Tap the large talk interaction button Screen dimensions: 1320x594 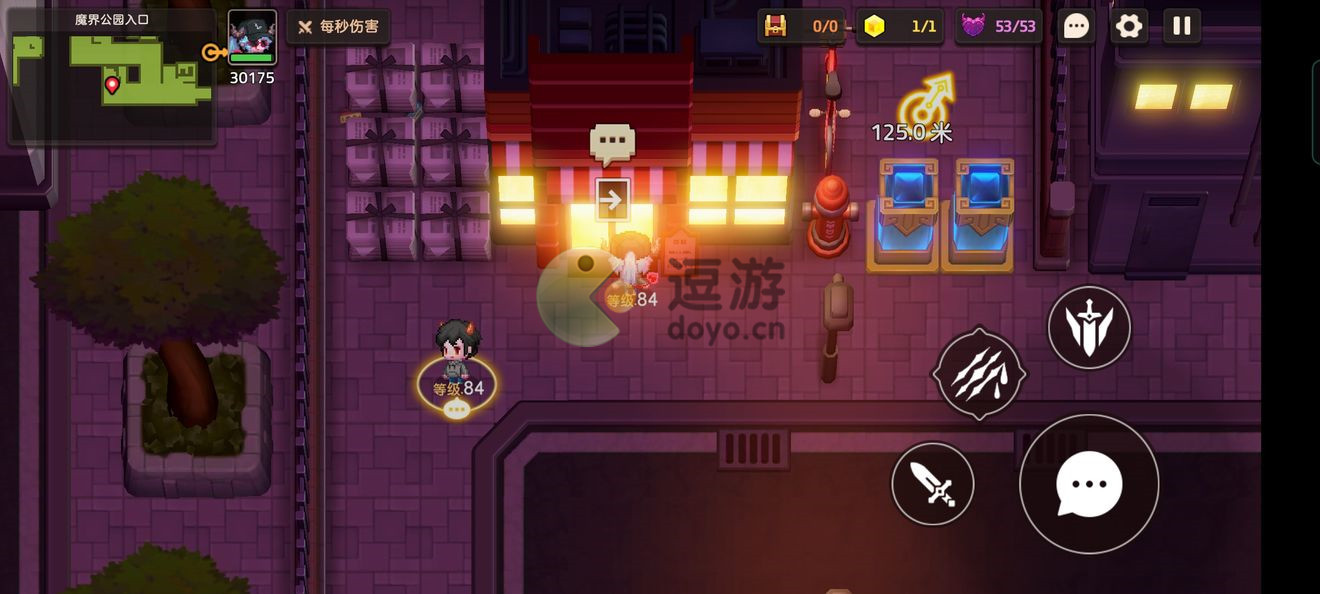1089,484
